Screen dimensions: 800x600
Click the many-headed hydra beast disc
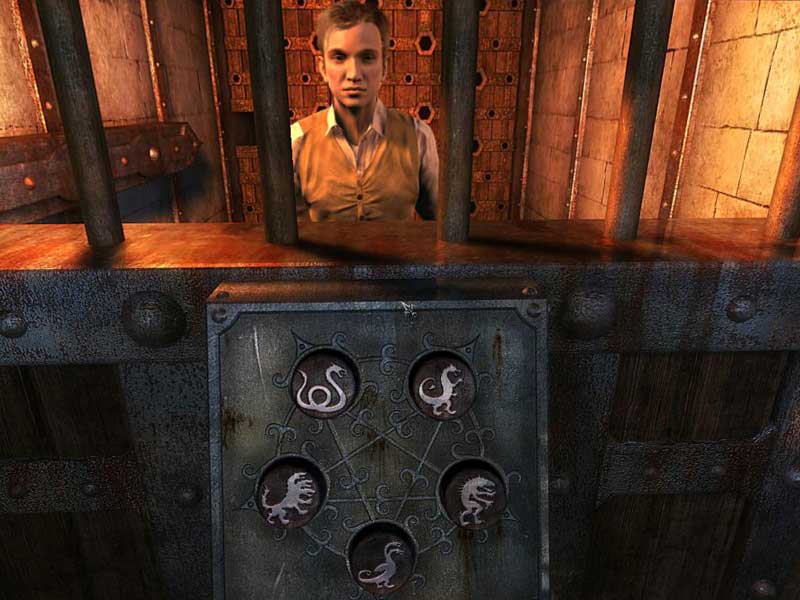pyautogui.click(x=291, y=492)
